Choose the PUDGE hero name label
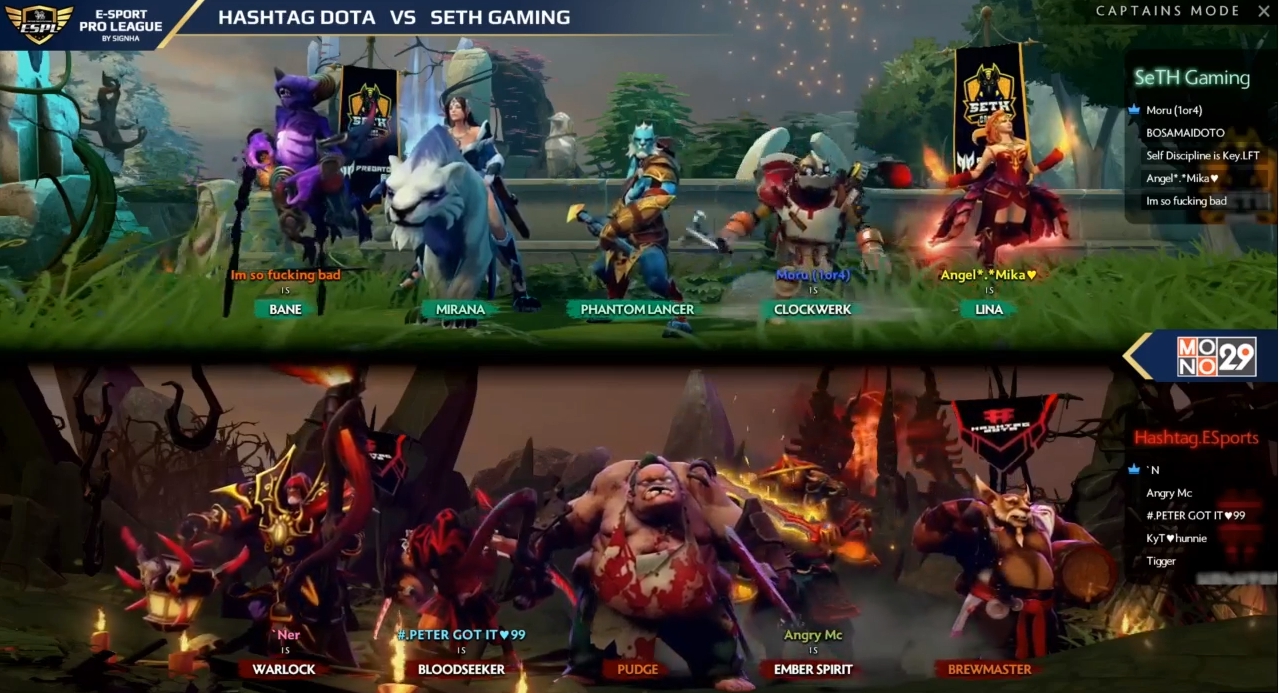Image resolution: width=1279 pixels, height=693 pixels. pyautogui.click(x=637, y=669)
